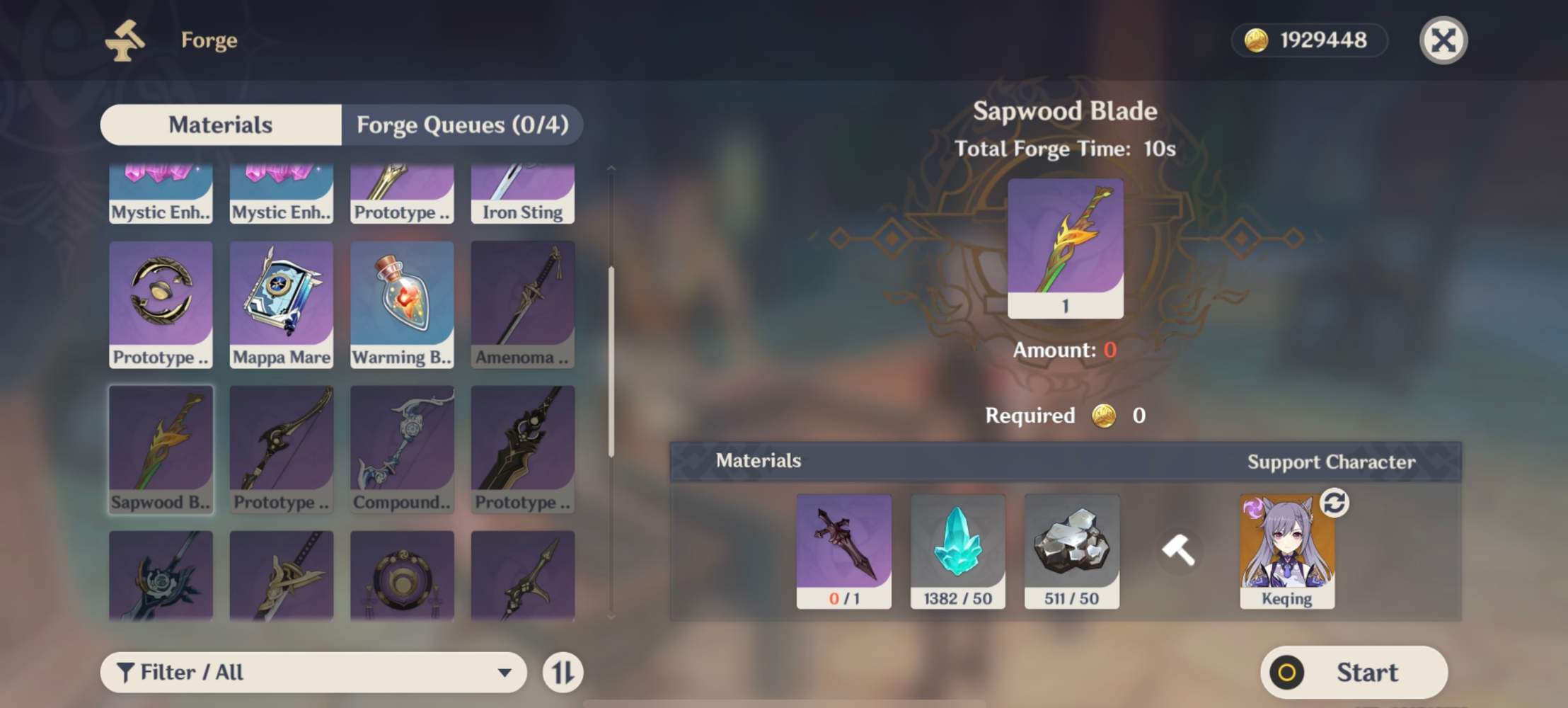Close the Forge screen
The height and width of the screenshot is (708, 1568).
click(1443, 40)
